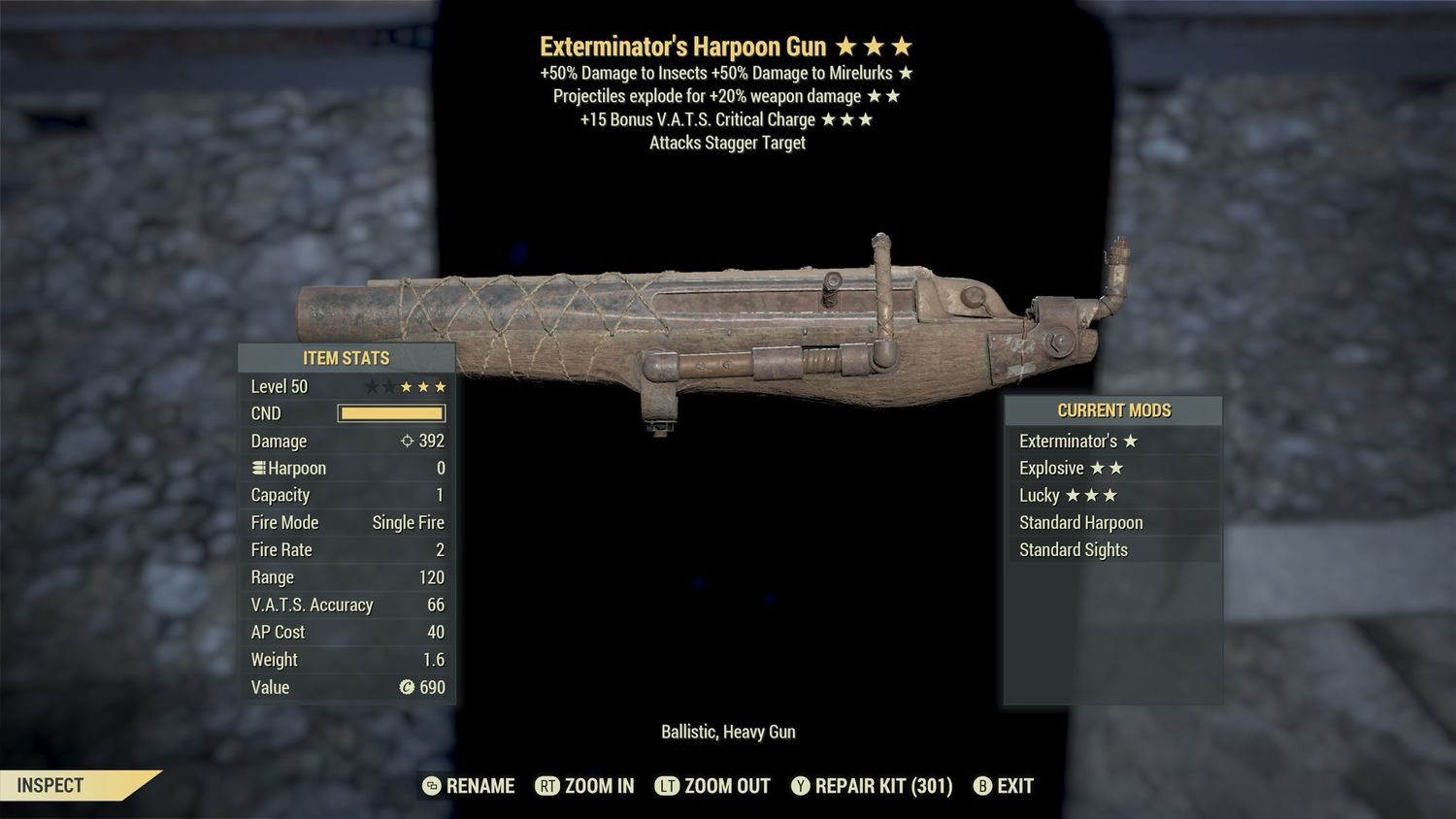
Task: Click the yellow CND condition bar
Action: click(391, 413)
